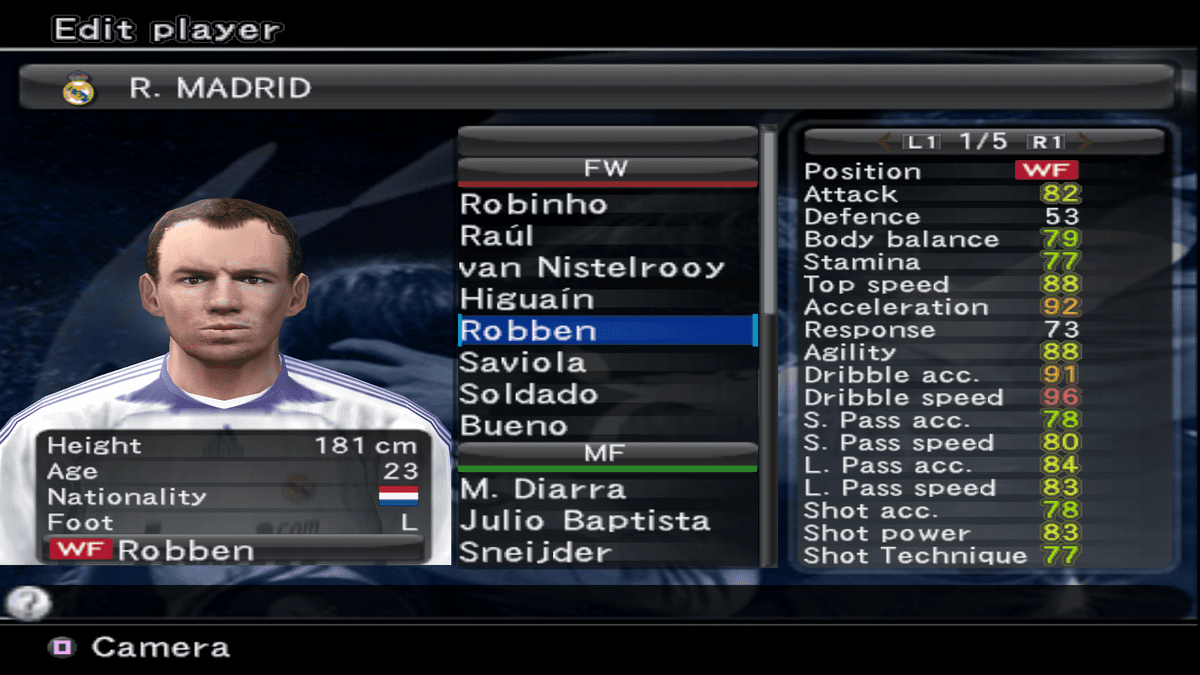1200x675 pixels.
Task: Select M. Diarra from the midfielders
Action: click(543, 490)
